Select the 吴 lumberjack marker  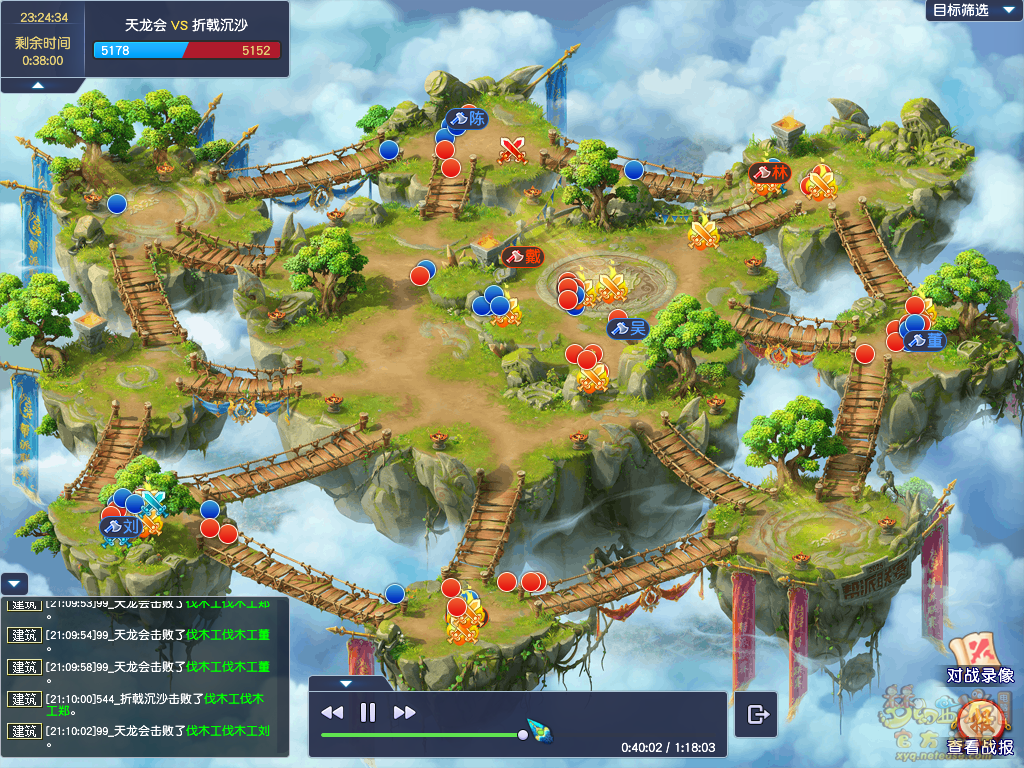tap(628, 328)
